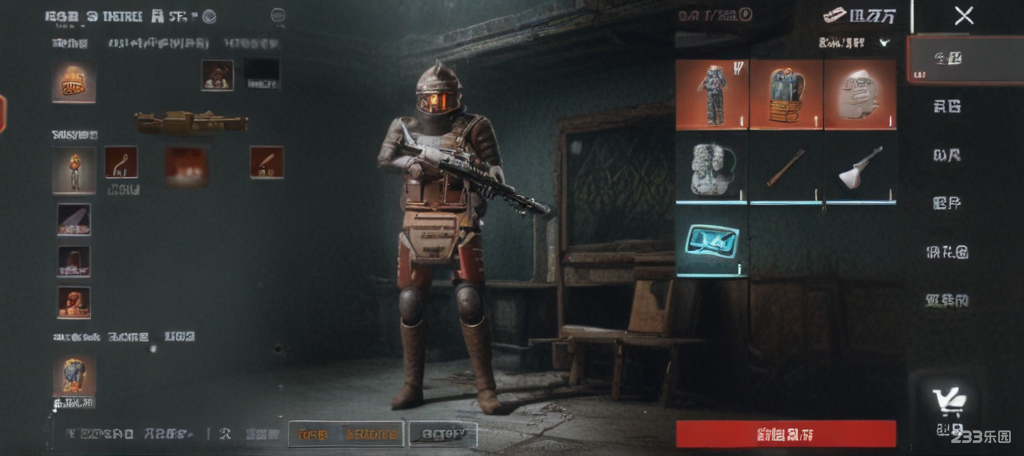Pick the wooden stick weapon tile
This screenshot has width=1024, height=456.
pyautogui.click(x=785, y=169)
